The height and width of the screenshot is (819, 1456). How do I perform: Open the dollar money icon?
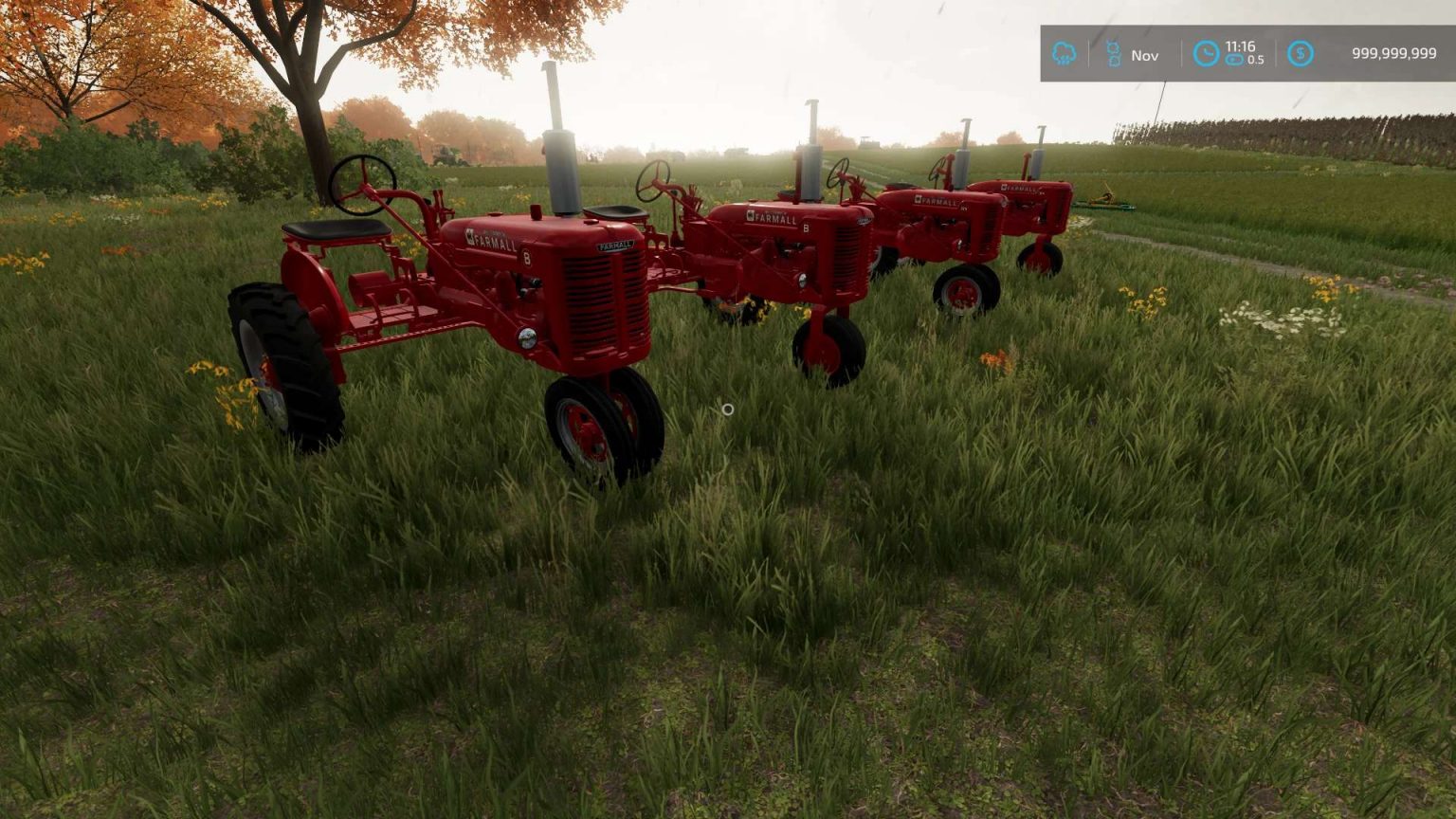pos(1299,54)
